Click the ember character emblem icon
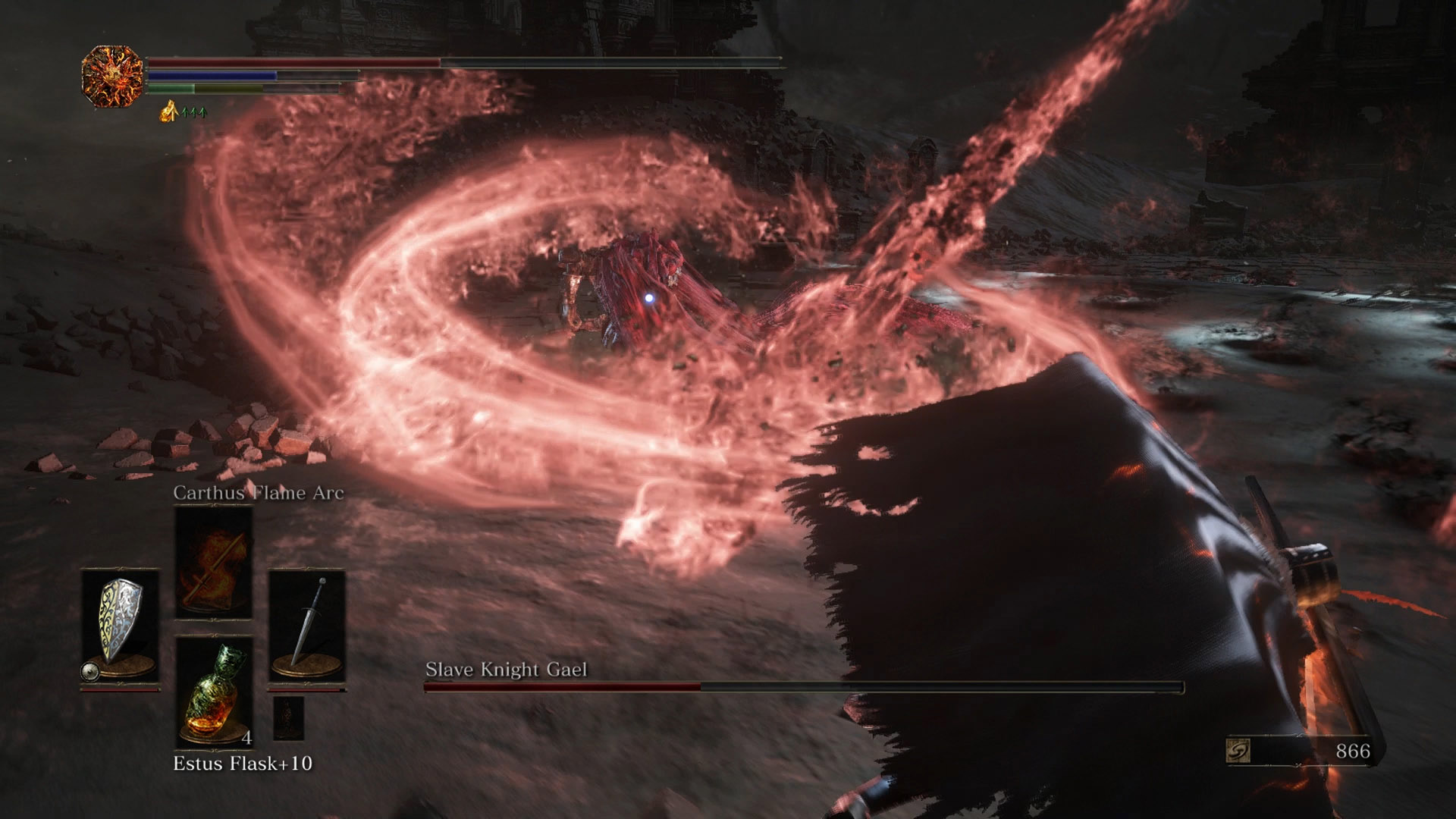1456x819 pixels. [x=112, y=76]
